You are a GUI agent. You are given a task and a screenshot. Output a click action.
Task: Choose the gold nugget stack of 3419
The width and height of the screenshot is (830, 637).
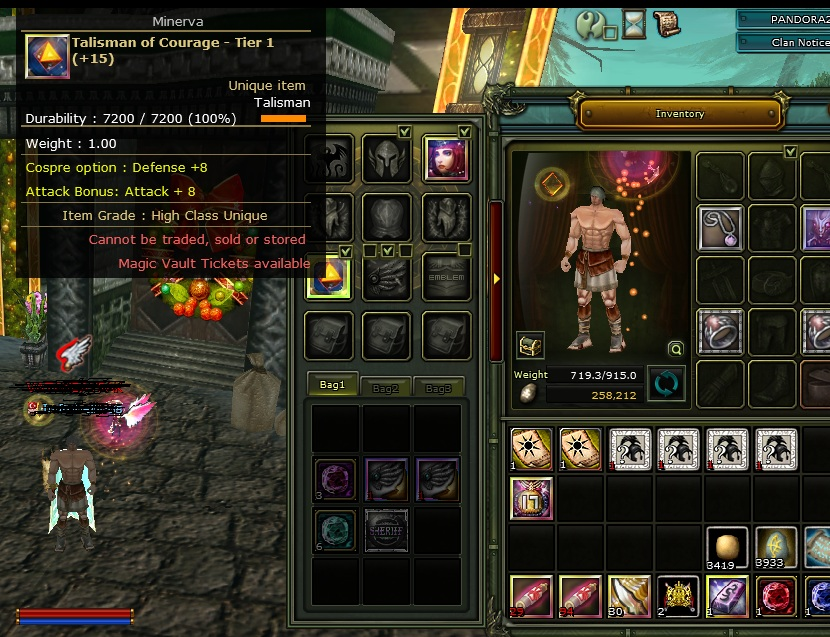[x=727, y=548]
